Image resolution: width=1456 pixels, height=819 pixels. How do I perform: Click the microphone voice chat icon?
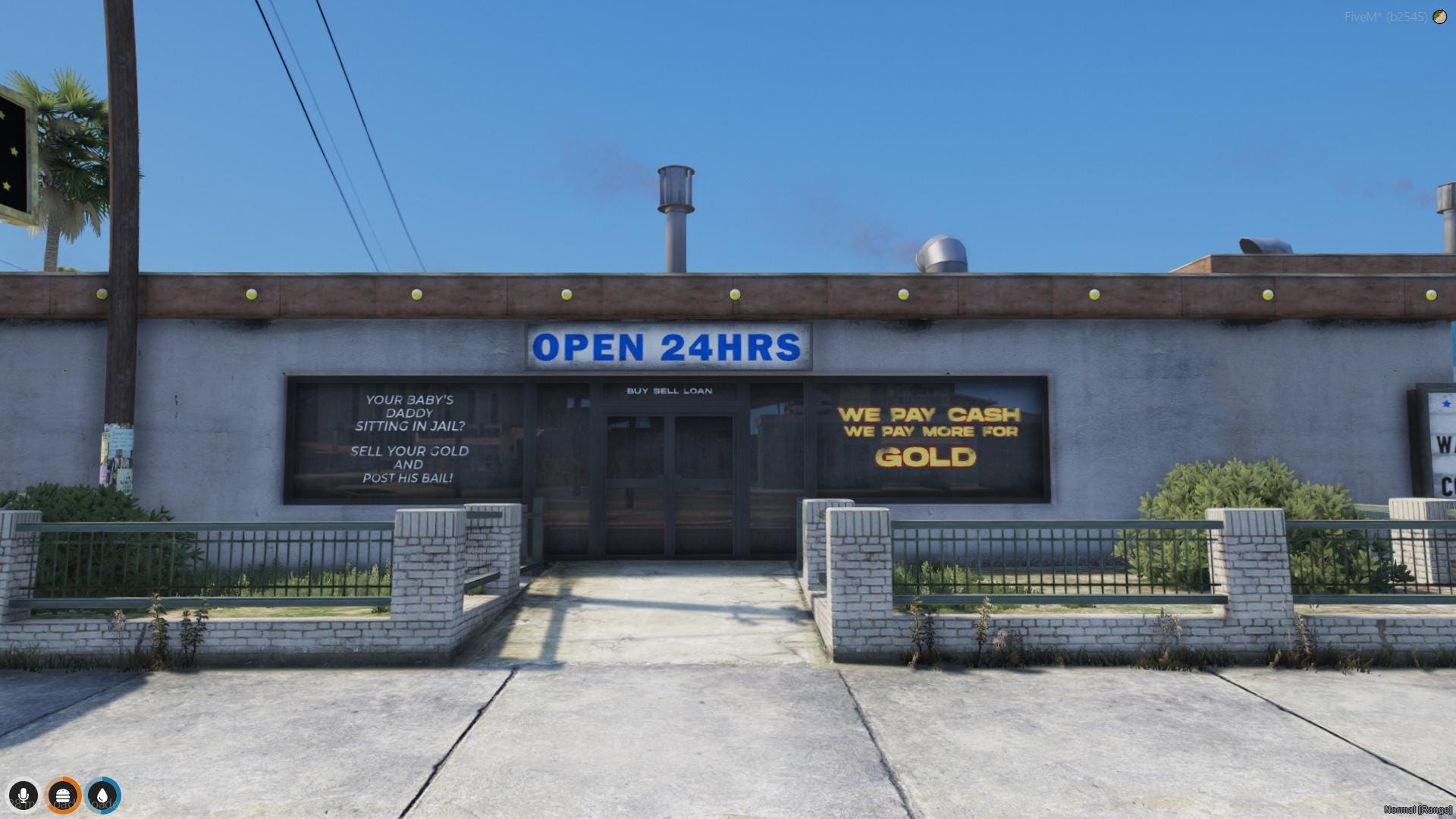[25, 795]
